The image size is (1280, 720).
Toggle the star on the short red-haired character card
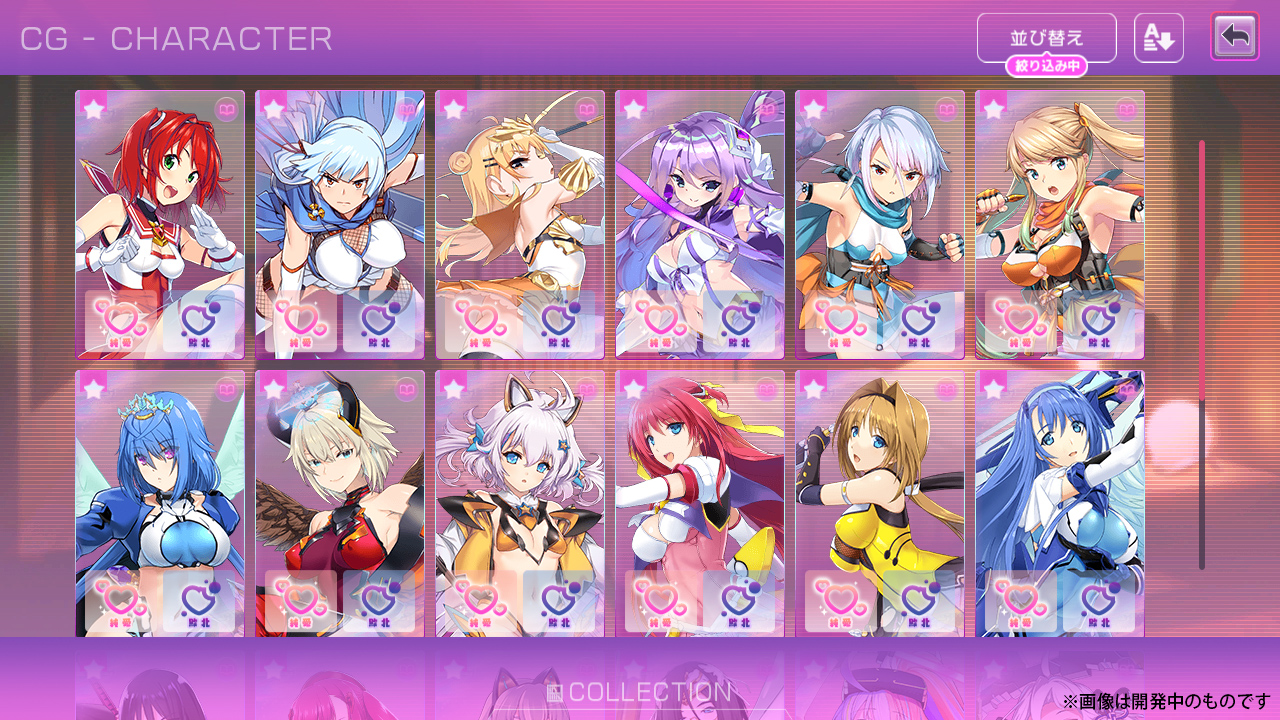coord(93,108)
